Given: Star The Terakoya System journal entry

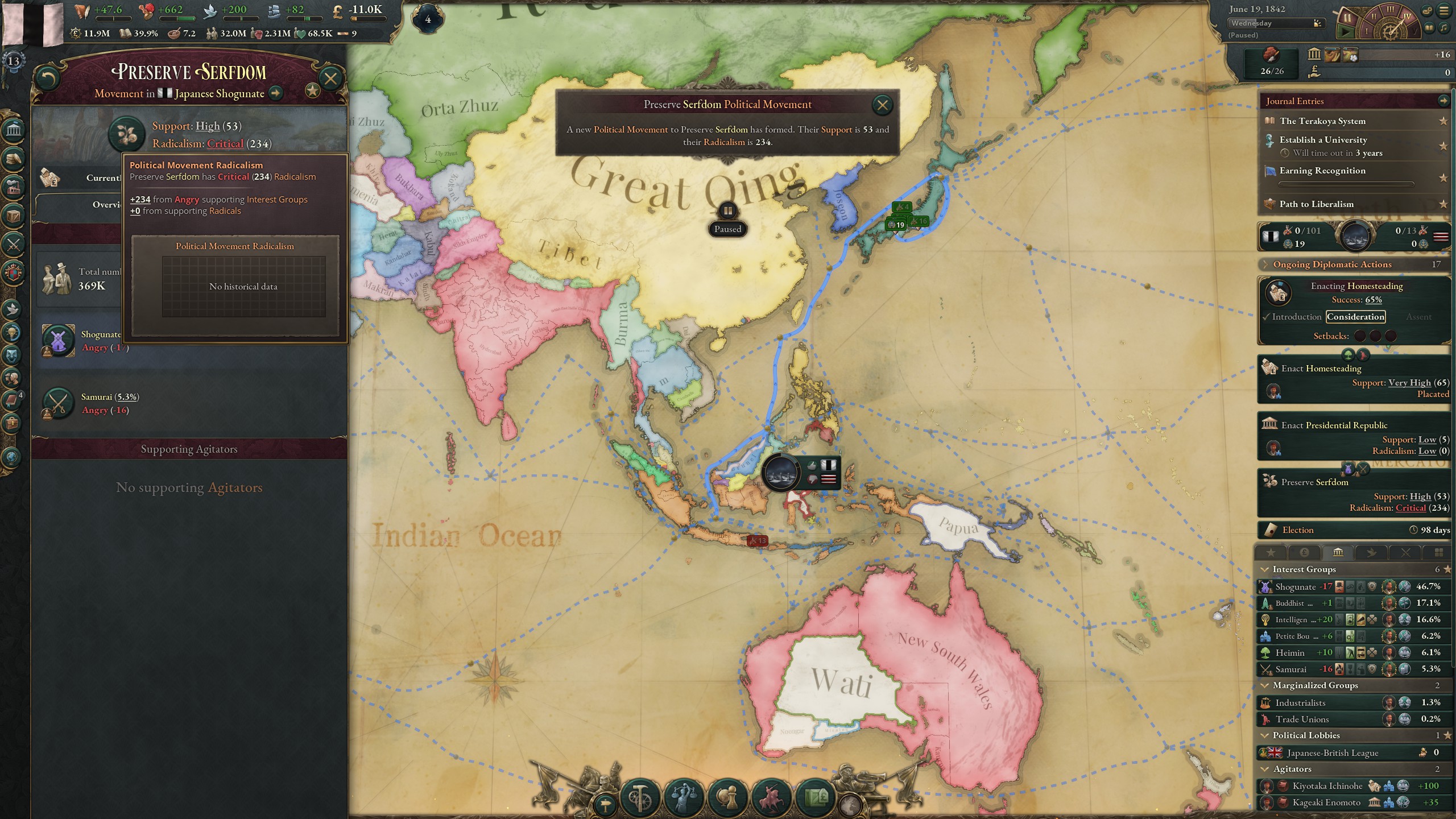Looking at the screenshot, I should coord(1443,121).
